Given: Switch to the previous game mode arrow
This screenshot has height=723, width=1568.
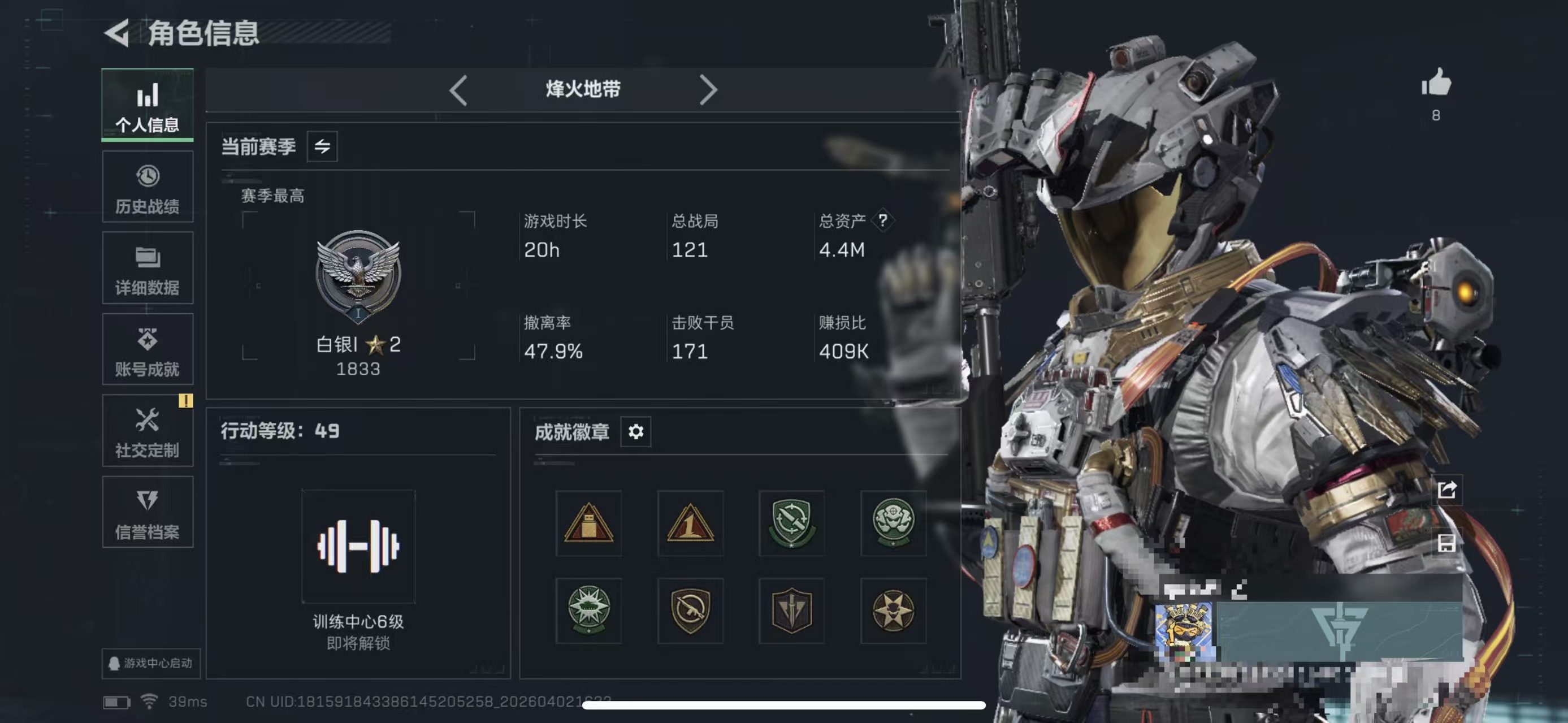Looking at the screenshot, I should (x=458, y=90).
